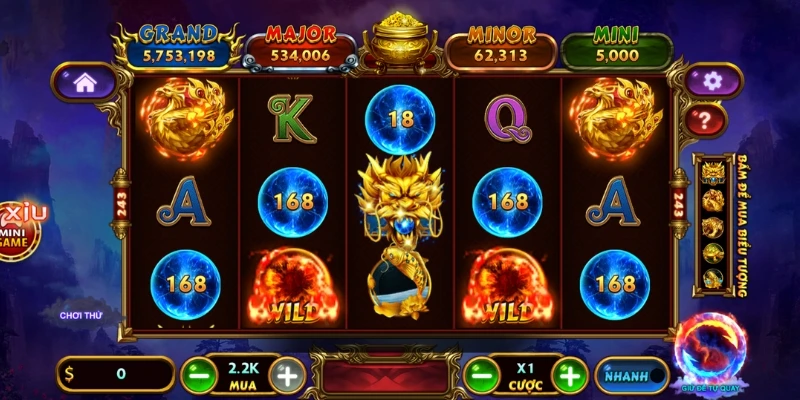Lower the CƯỢC bet multiplier
This screenshot has height=400, width=800.
(478, 376)
